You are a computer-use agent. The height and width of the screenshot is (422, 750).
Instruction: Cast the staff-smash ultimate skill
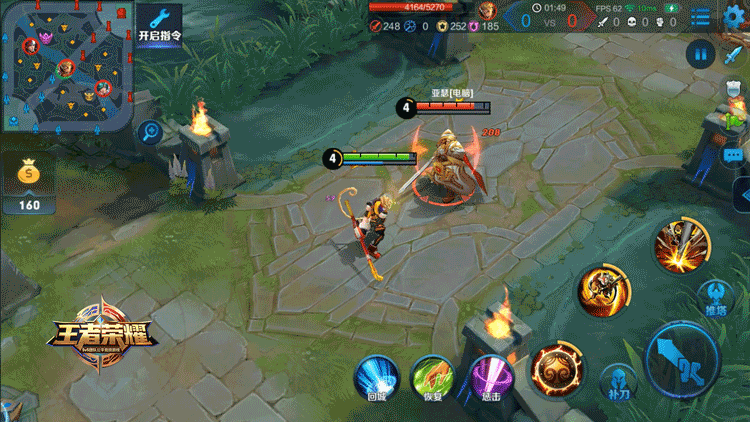[682, 244]
